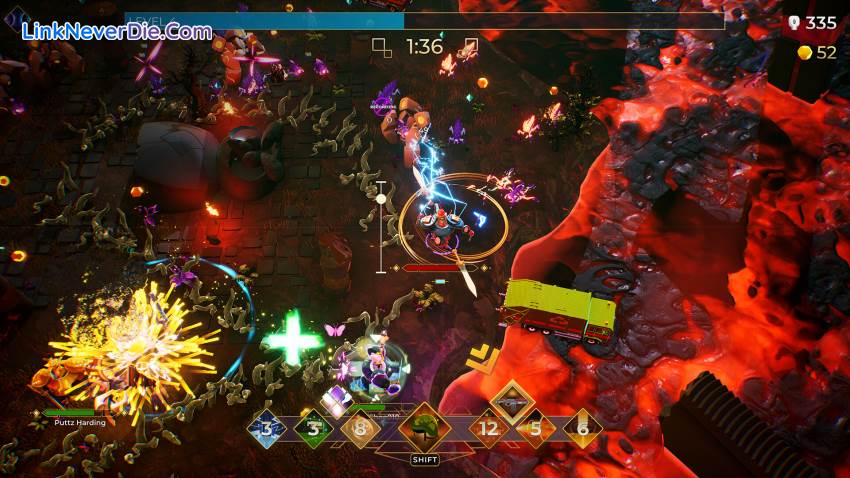Activate the blue lightning ability on the hotbar
Viewport: 850px width, 478px height.
(267, 429)
